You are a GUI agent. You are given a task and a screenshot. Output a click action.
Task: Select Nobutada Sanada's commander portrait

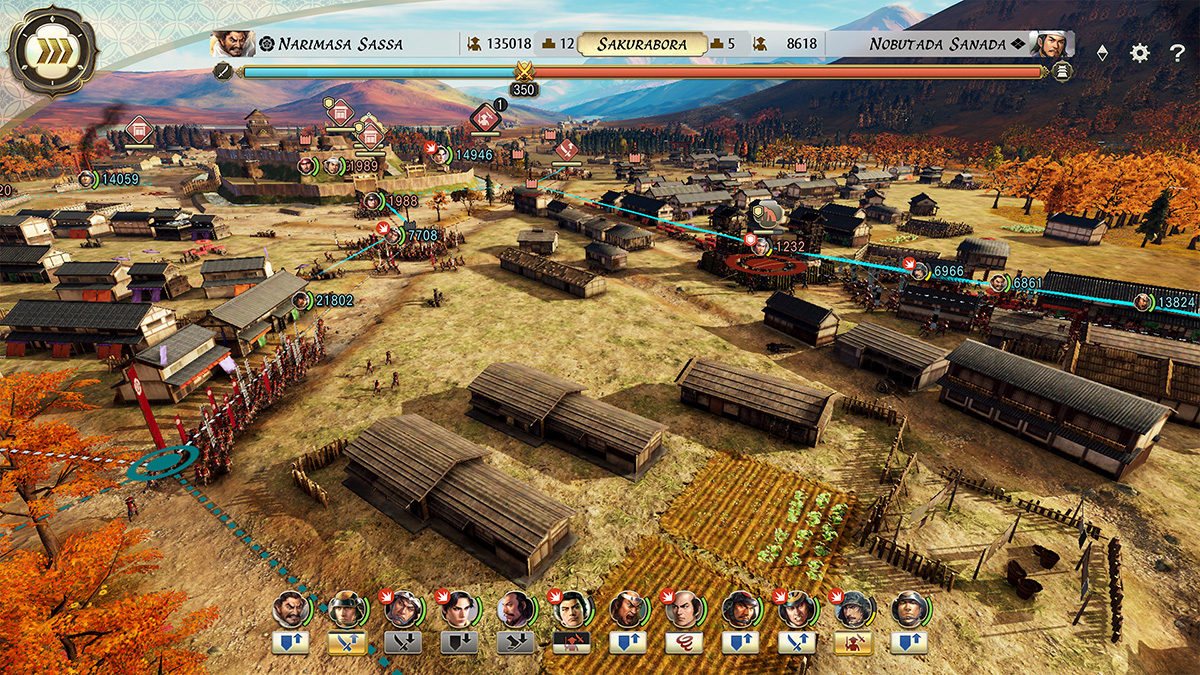(x=1052, y=44)
